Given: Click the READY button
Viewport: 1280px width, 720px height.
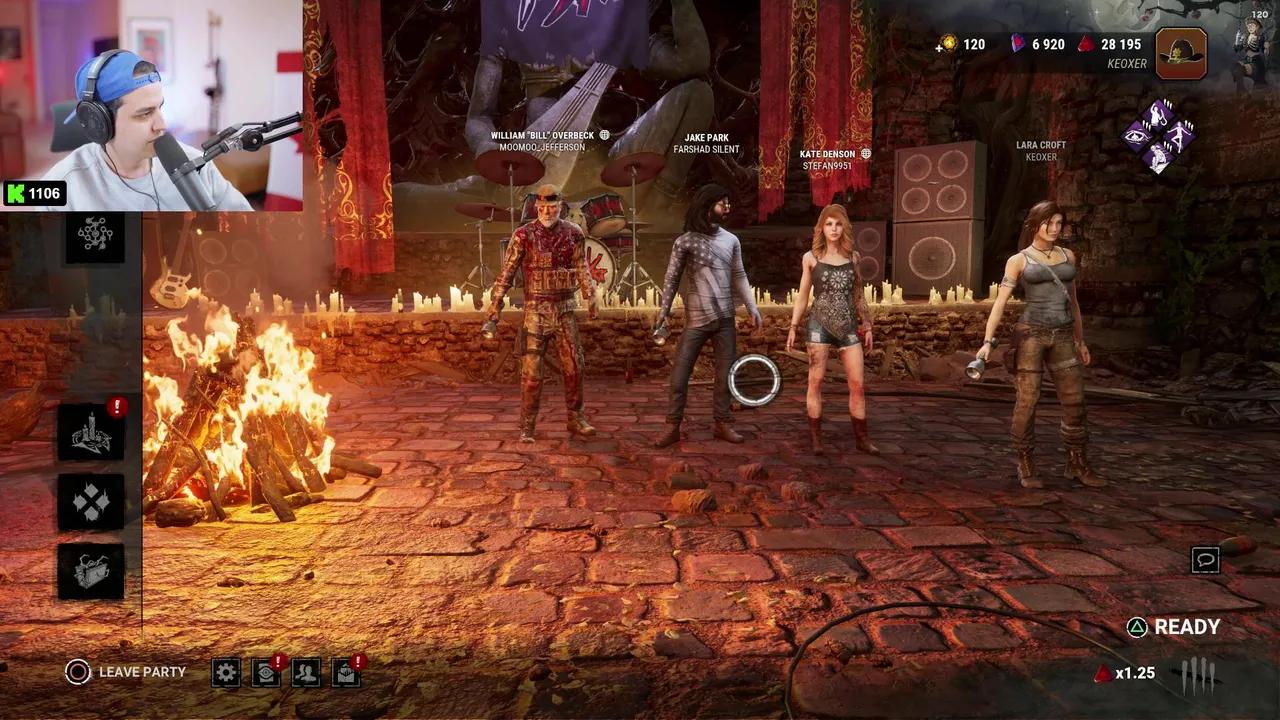Looking at the screenshot, I should (1173, 627).
